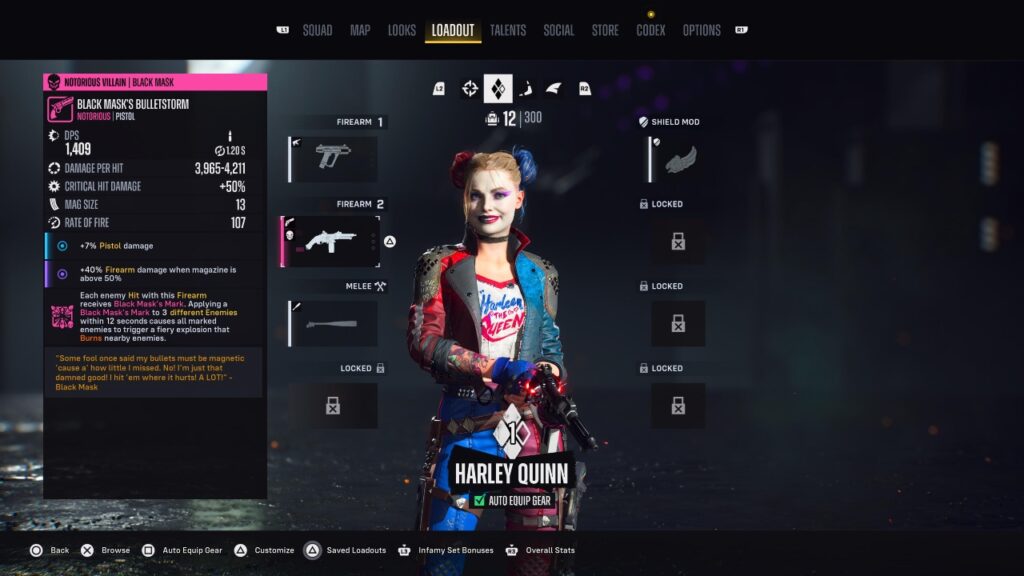Screen dimensions: 1024x576
Task: Open the Codex tab
Action: point(651,30)
